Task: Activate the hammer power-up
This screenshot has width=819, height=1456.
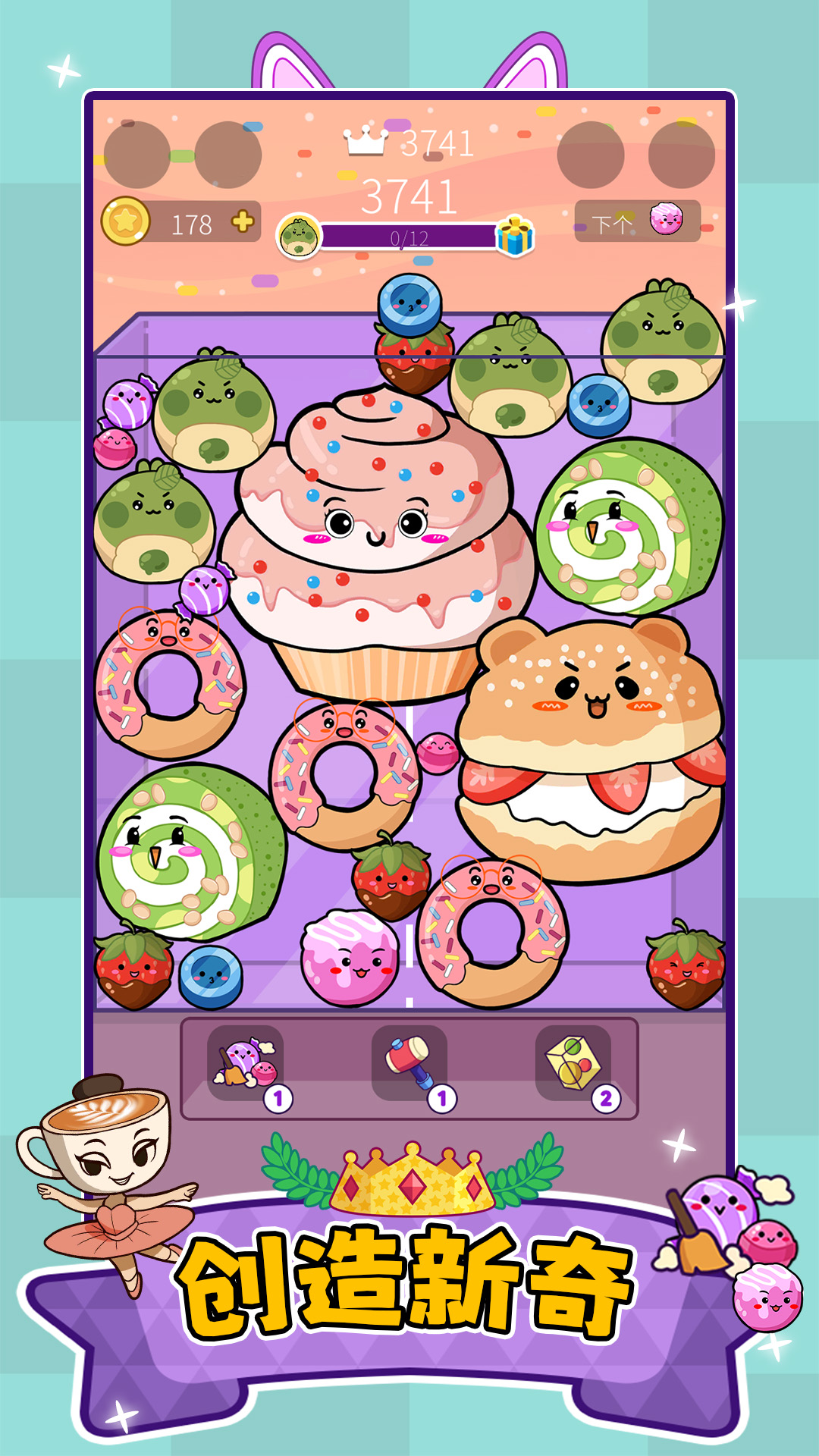Action: point(409,1063)
